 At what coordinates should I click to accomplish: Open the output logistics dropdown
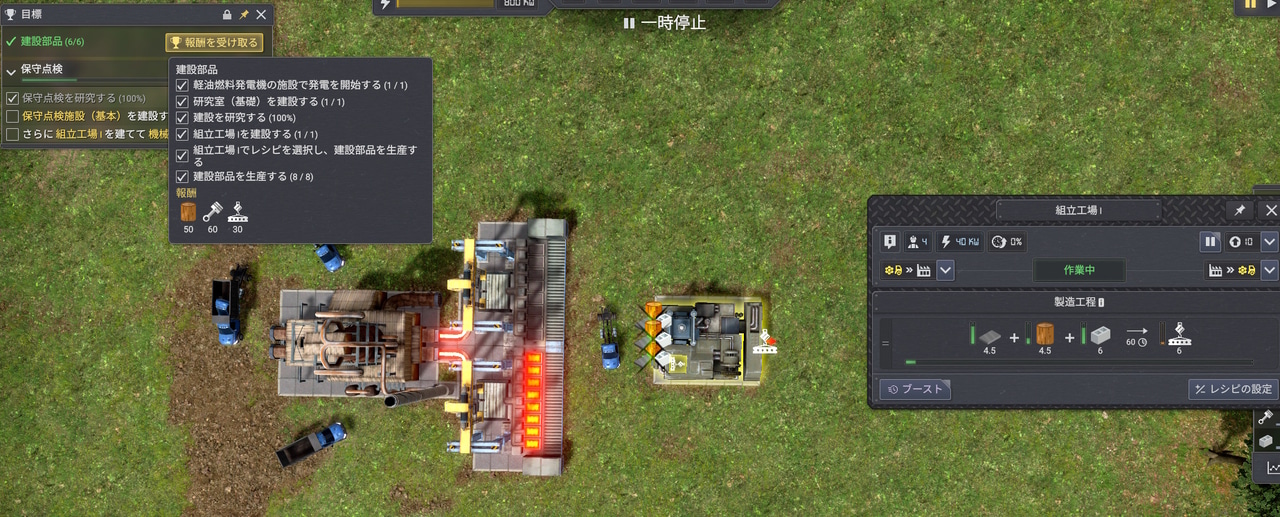pos(1269,270)
